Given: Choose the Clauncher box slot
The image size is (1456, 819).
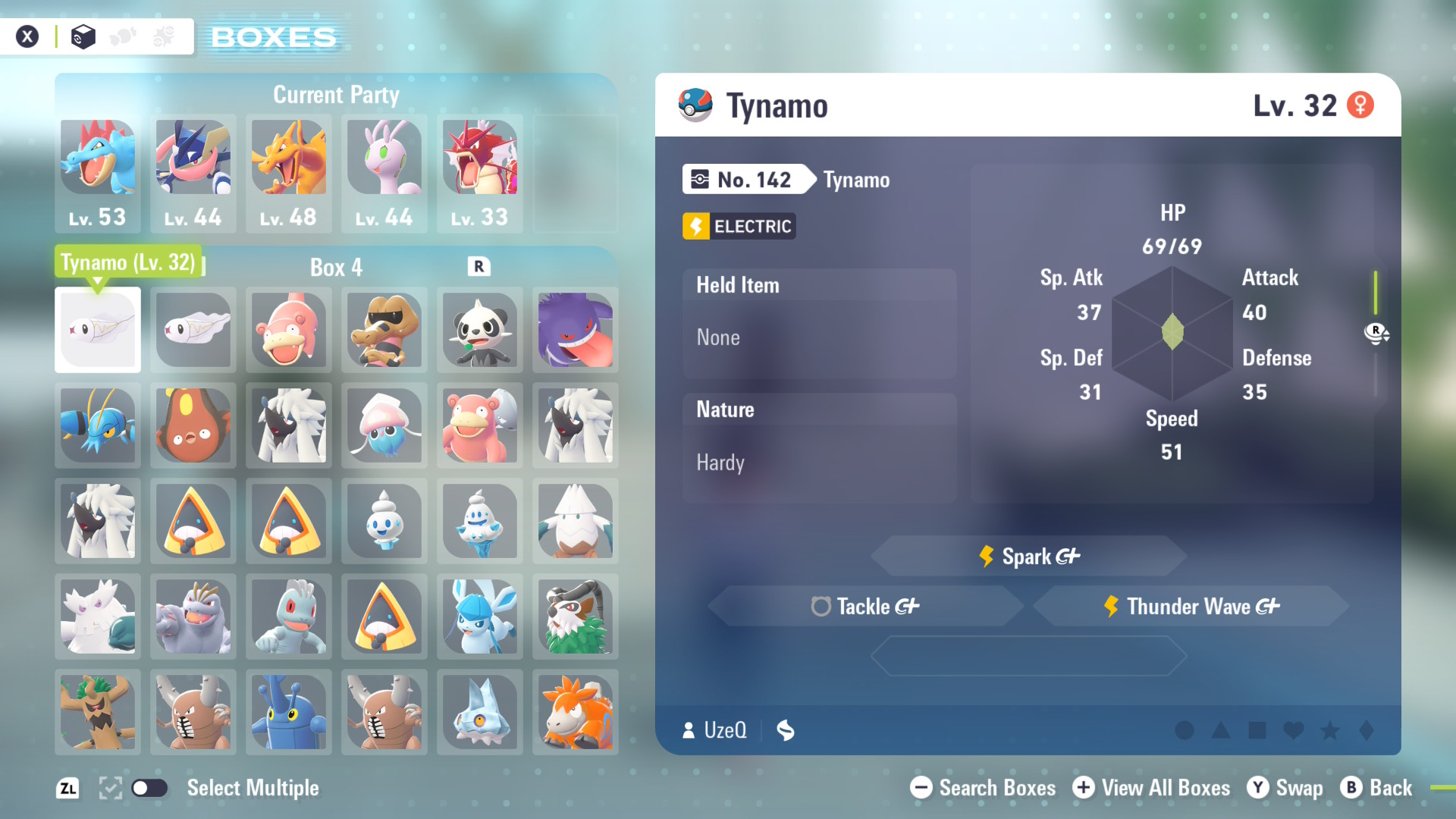Looking at the screenshot, I should (98, 425).
